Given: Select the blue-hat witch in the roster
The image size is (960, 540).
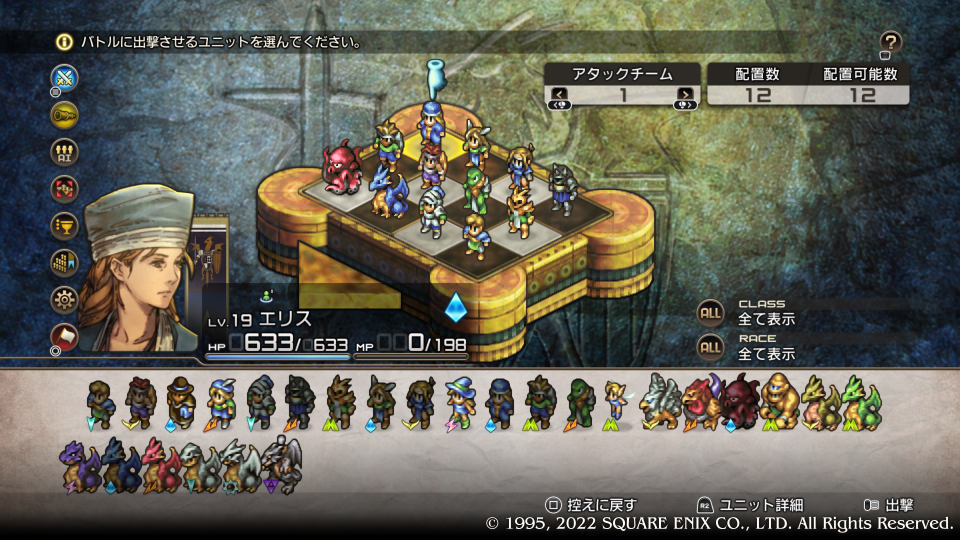Looking at the screenshot, I should coord(459,401).
